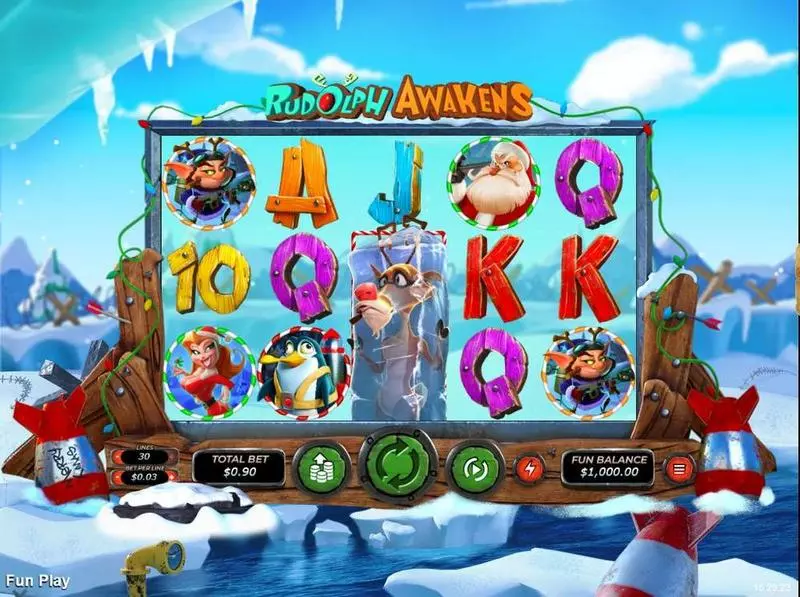Toggle turbo mode with the lightning bolt
The height and width of the screenshot is (597, 800).
tap(530, 466)
